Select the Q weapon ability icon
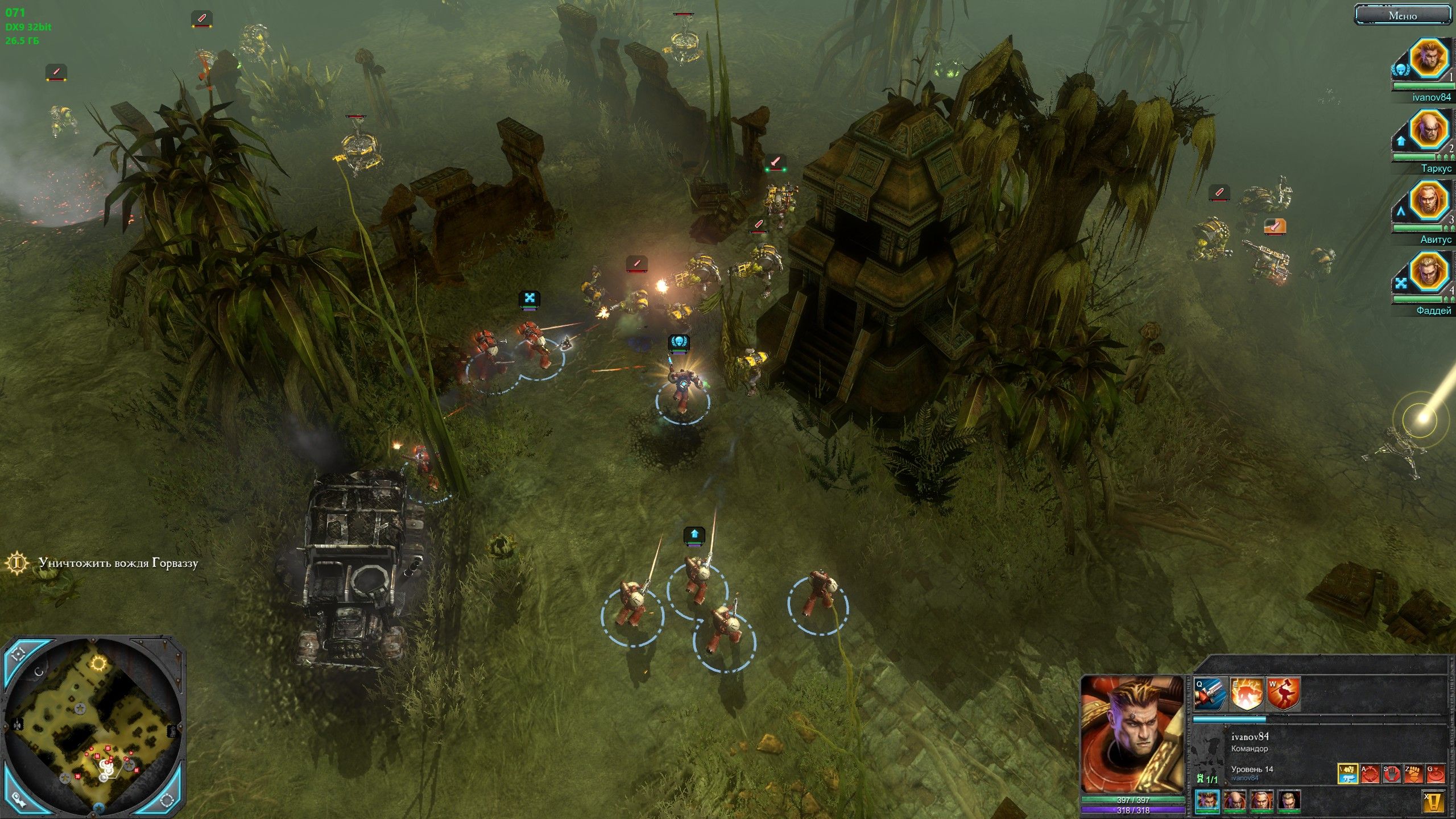 1209,693
